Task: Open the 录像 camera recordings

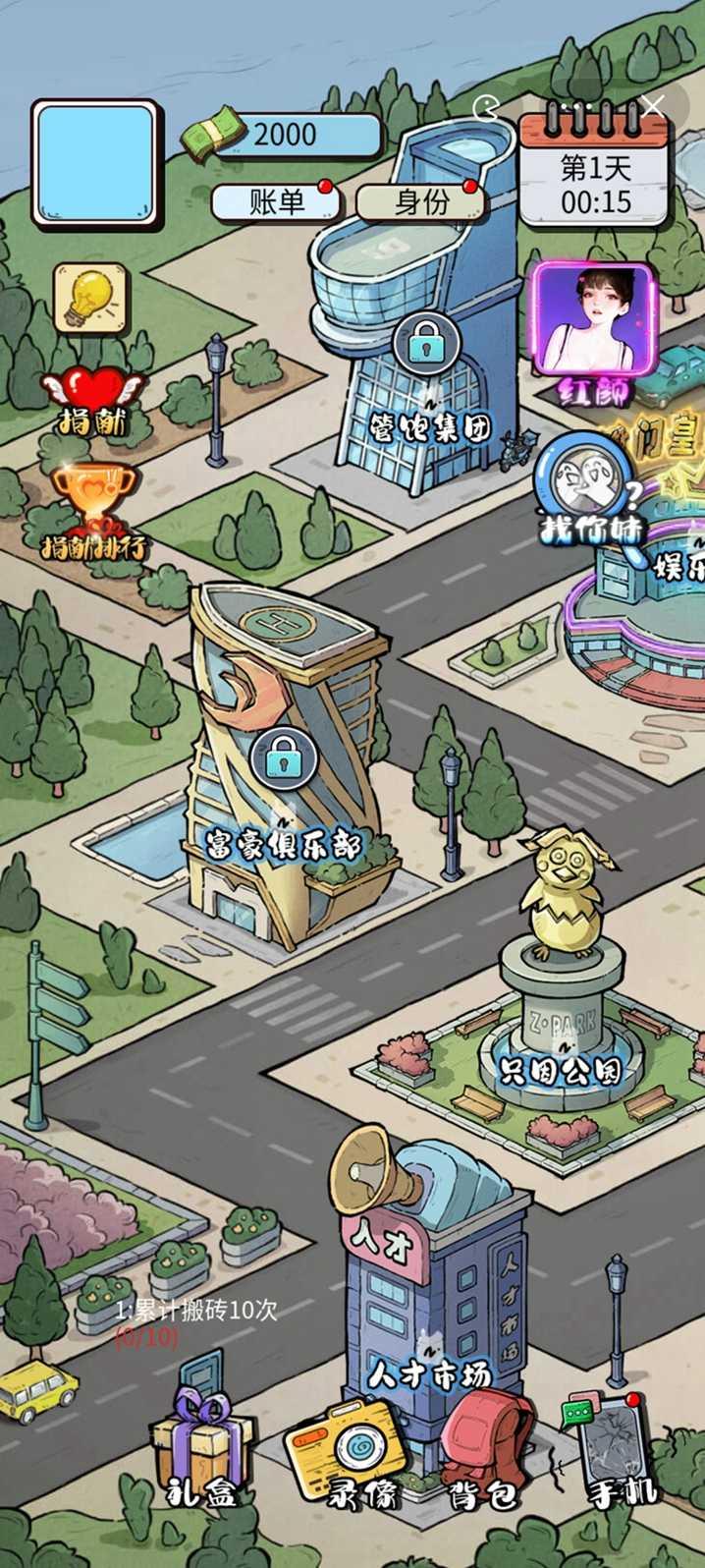Action: (x=345, y=1452)
